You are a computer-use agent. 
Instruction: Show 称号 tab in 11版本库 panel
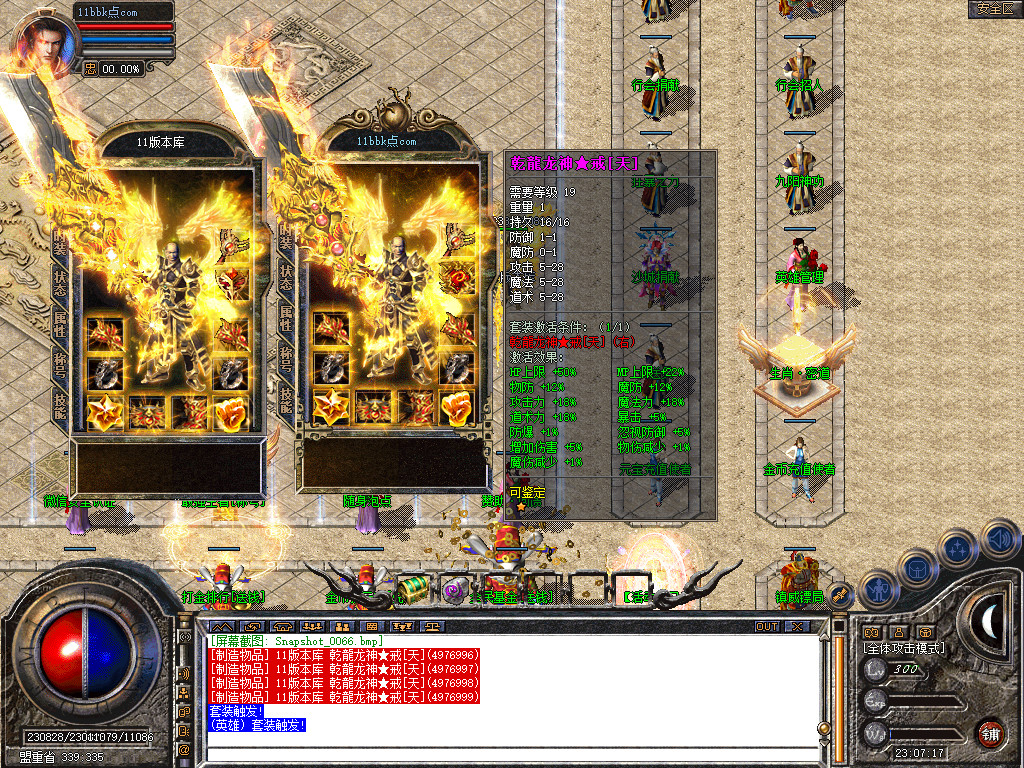pos(61,362)
